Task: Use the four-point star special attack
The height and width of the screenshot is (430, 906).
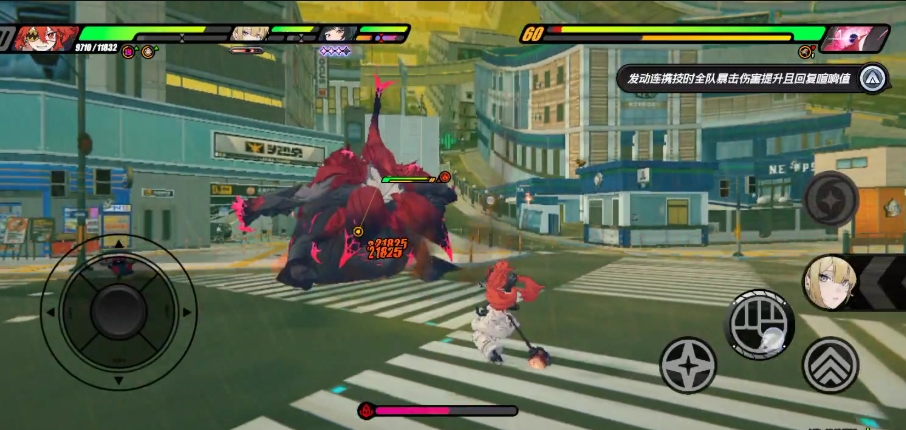Action: [688, 365]
